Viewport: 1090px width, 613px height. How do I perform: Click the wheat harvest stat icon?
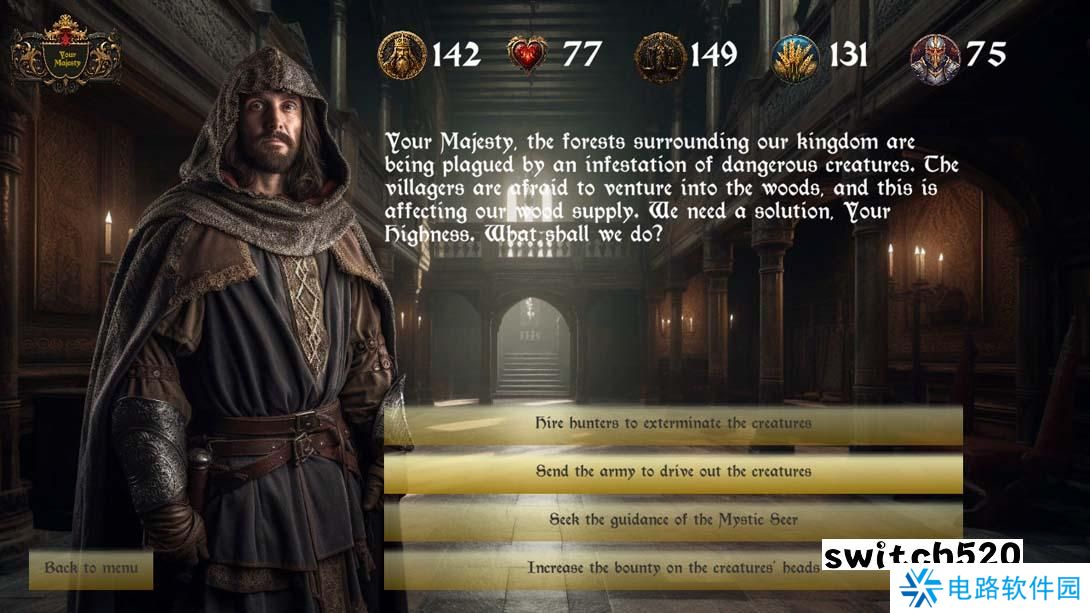pos(796,56)
